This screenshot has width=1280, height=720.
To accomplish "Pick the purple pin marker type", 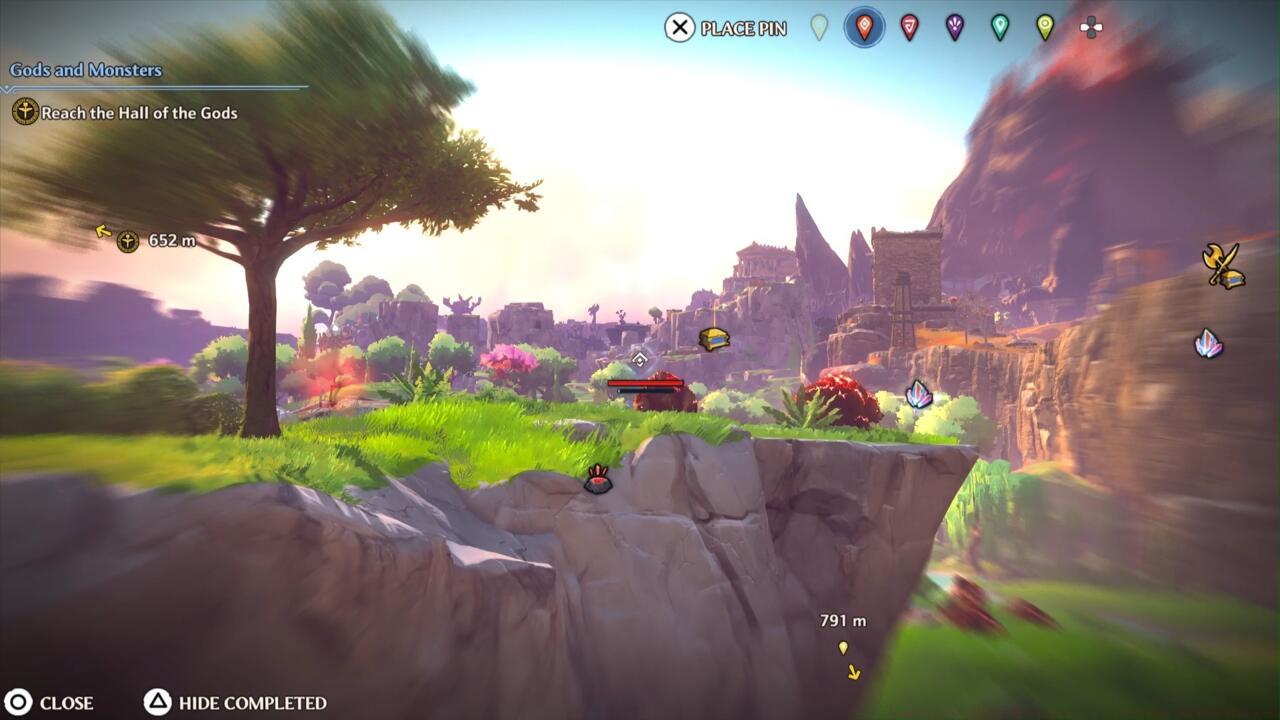I will click(x=955, y=27).
